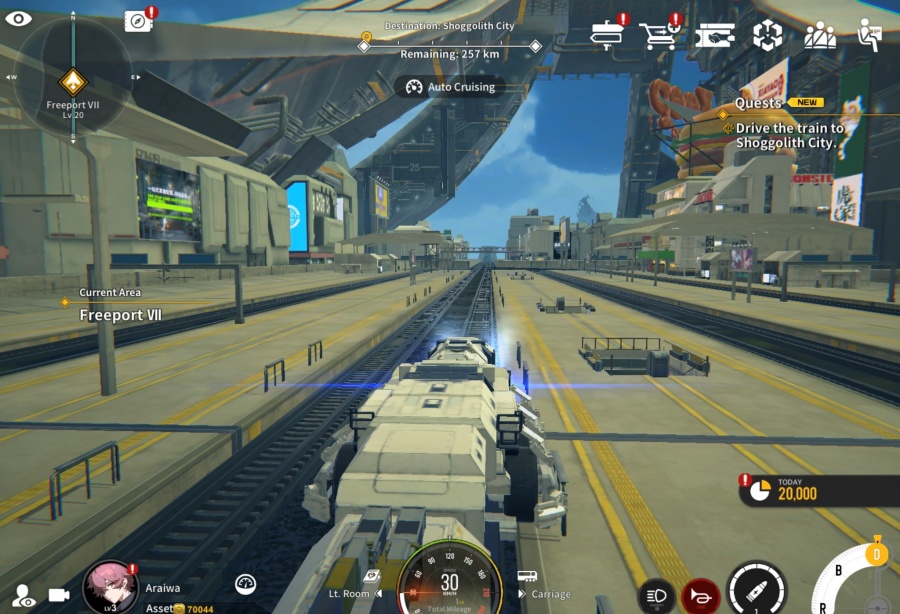The width and height of the screenshot is (900, 614).
Task: Open the hexagonal cube icon menu
Action: pos(767,36)
